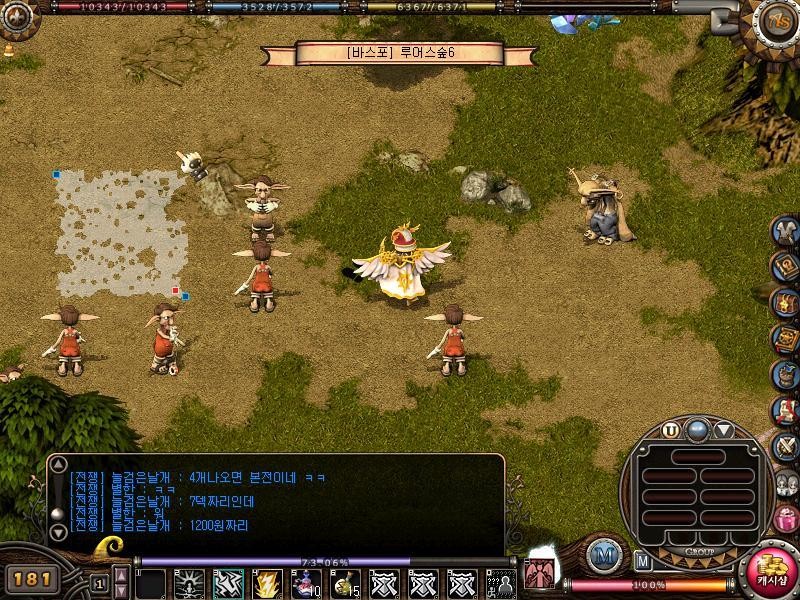Viewport: 800px width, 600px height.
Task: Activate the meditating figure skill in the hotbar
Action: (190, 583)
